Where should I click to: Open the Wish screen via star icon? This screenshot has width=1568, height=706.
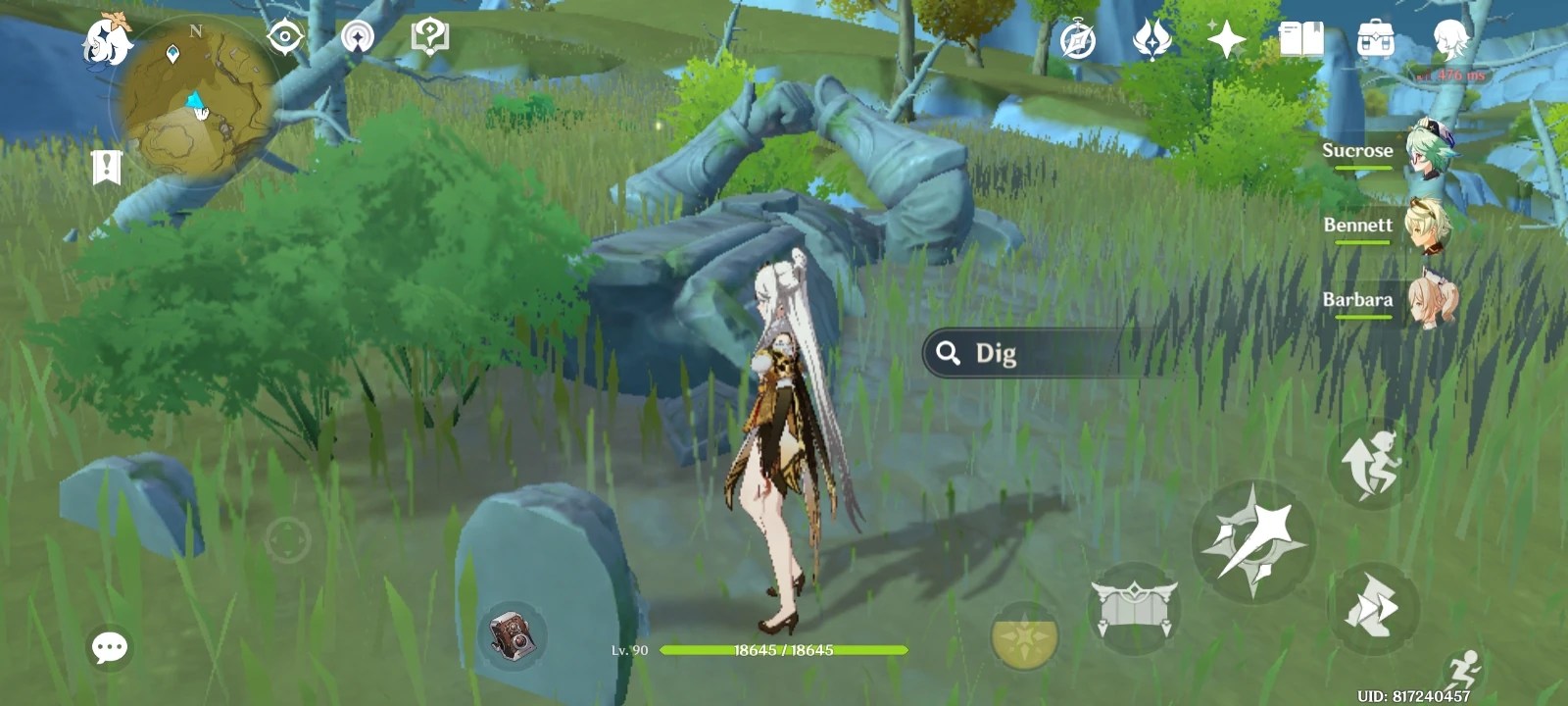click(1227, 37)
